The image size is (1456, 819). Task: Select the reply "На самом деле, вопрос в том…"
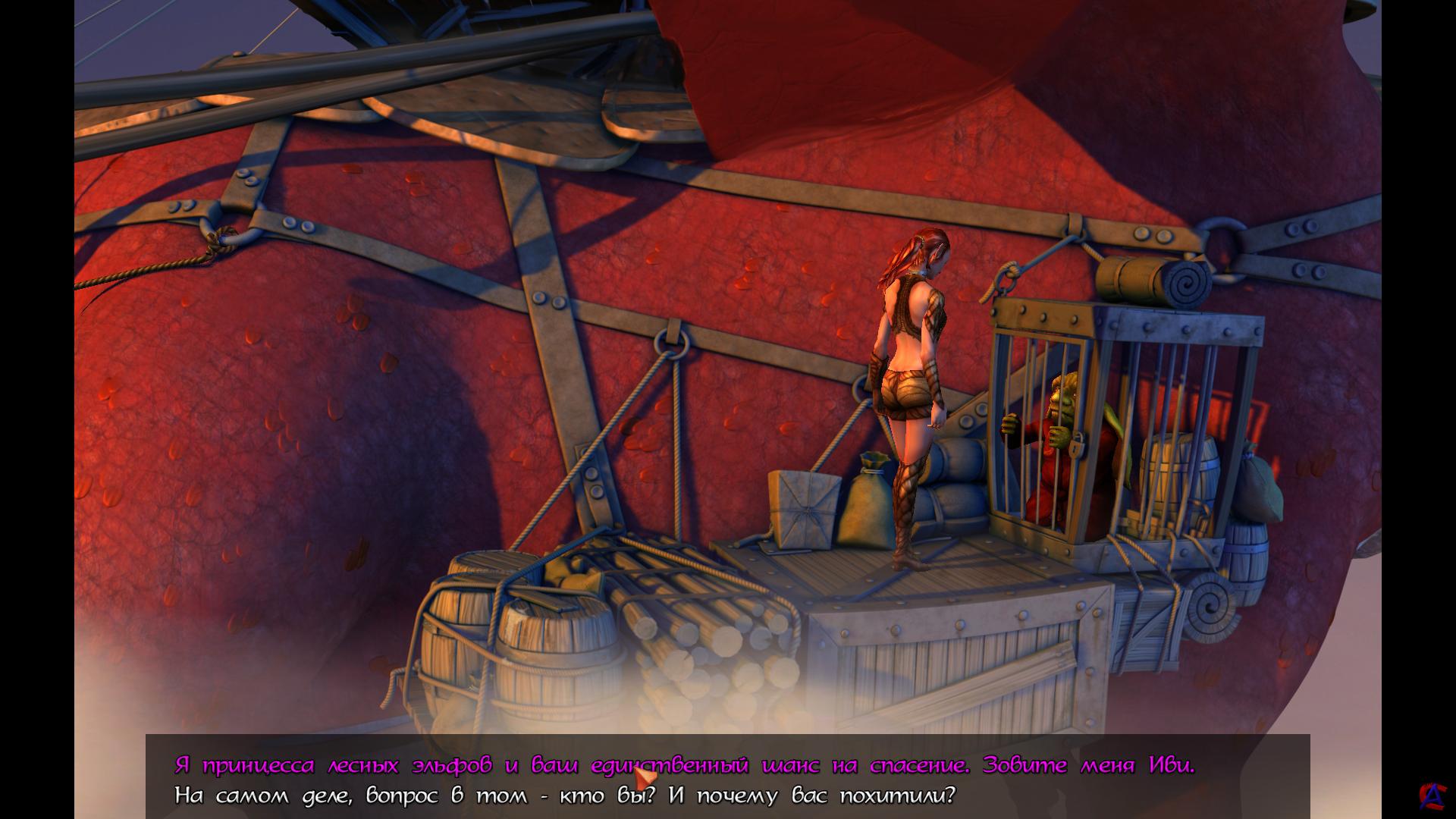click(x=564, y=796)
